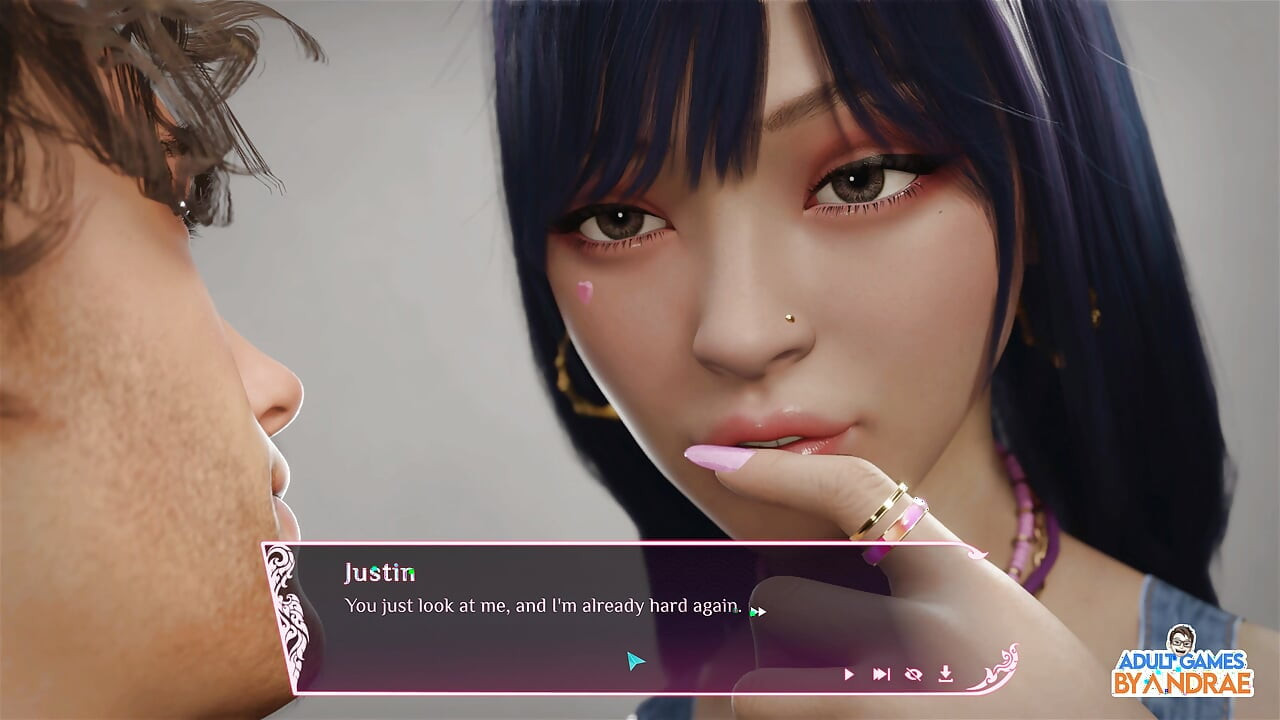Activate the skip-forward dialogue button
Viewport: 1280px width, 720px height.
click(881, 675)
